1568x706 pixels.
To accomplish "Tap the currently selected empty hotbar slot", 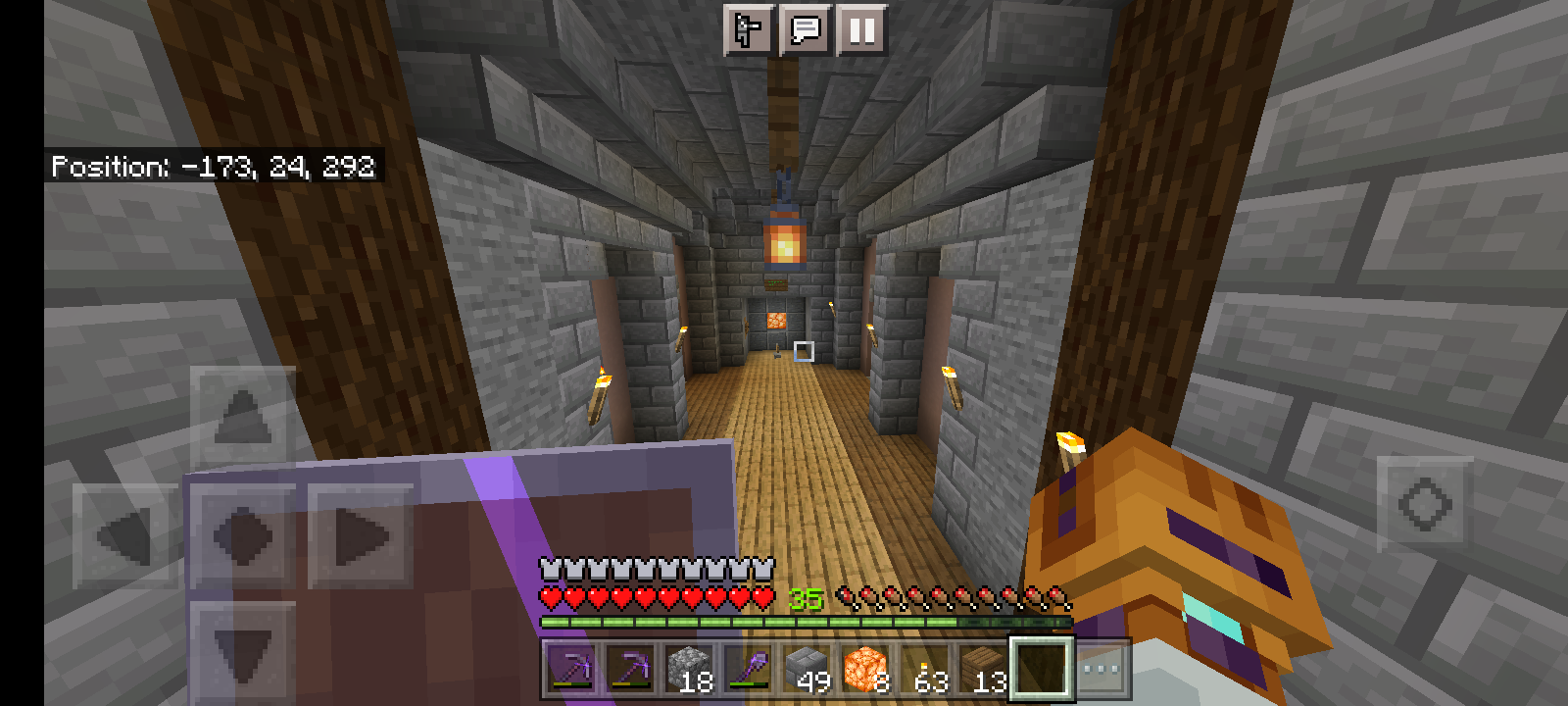I will pyautogui.click(x=1039, y=668).
